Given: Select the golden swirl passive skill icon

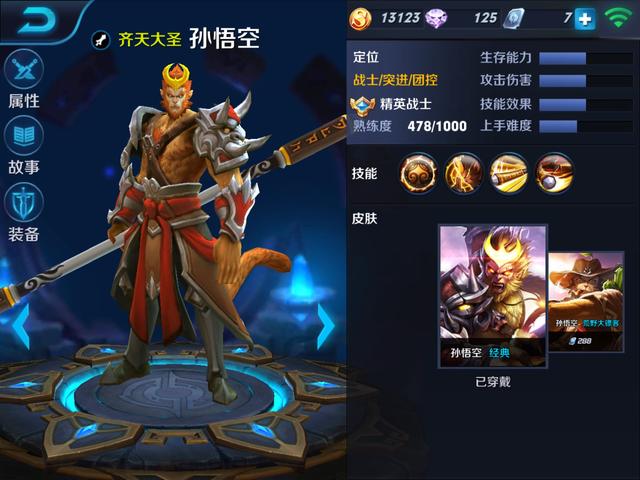Looking at the screenshot, I should pyautogui.click(x=419, y=173).
